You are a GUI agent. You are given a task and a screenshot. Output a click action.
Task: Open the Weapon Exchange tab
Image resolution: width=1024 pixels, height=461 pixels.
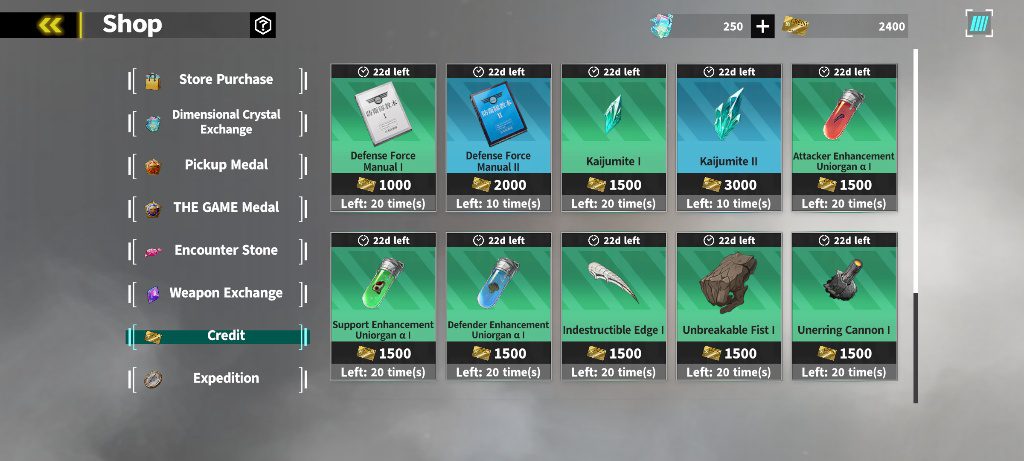tap(219, 293)
